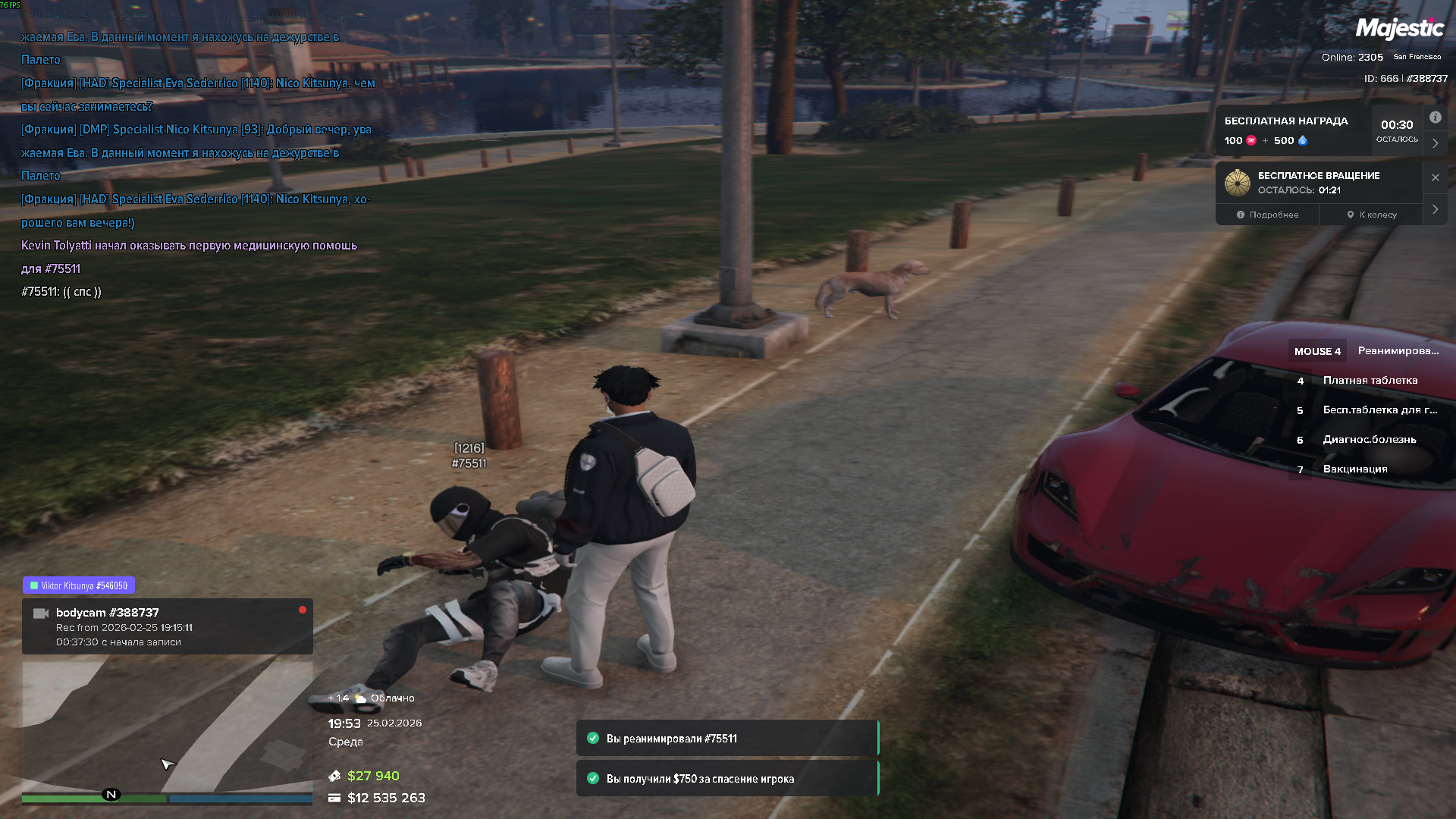1456x819 pixels.
Task: Choose Бесп.таблетка option in action list
Action: [1379, 410]
